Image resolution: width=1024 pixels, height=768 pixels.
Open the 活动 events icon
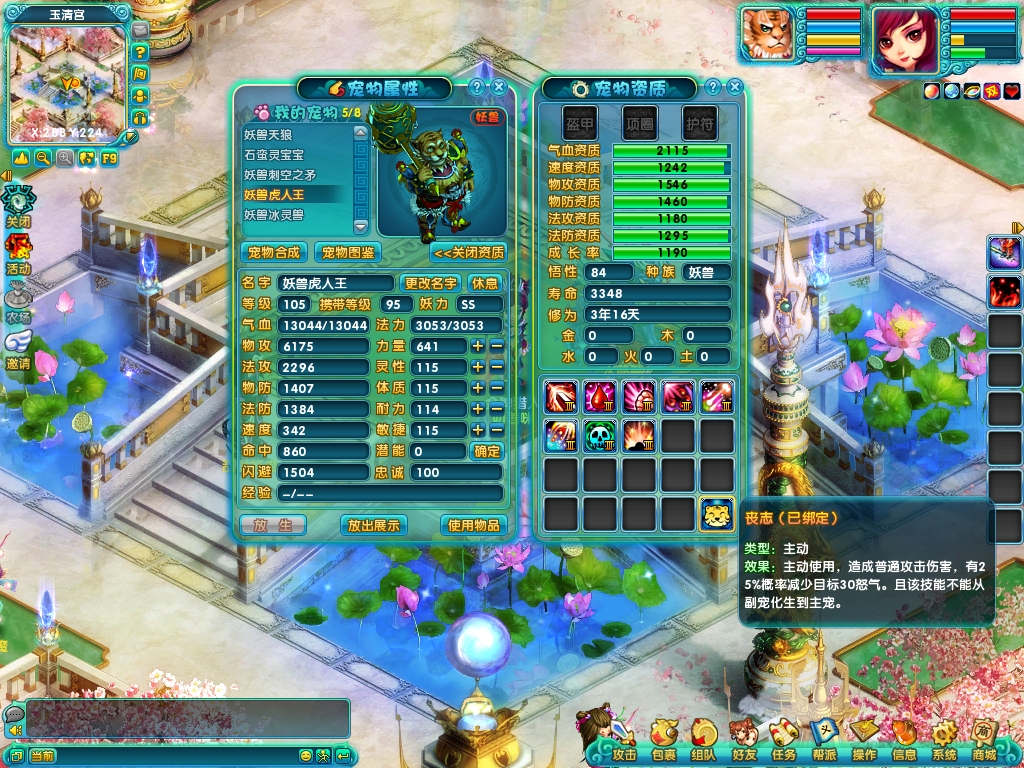point(18,254)
